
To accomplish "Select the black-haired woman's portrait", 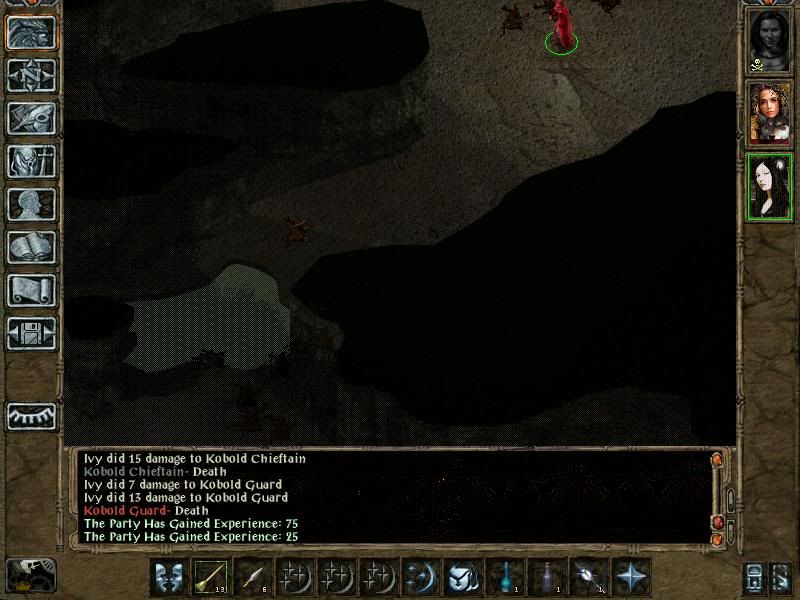I will coord(770,187).
